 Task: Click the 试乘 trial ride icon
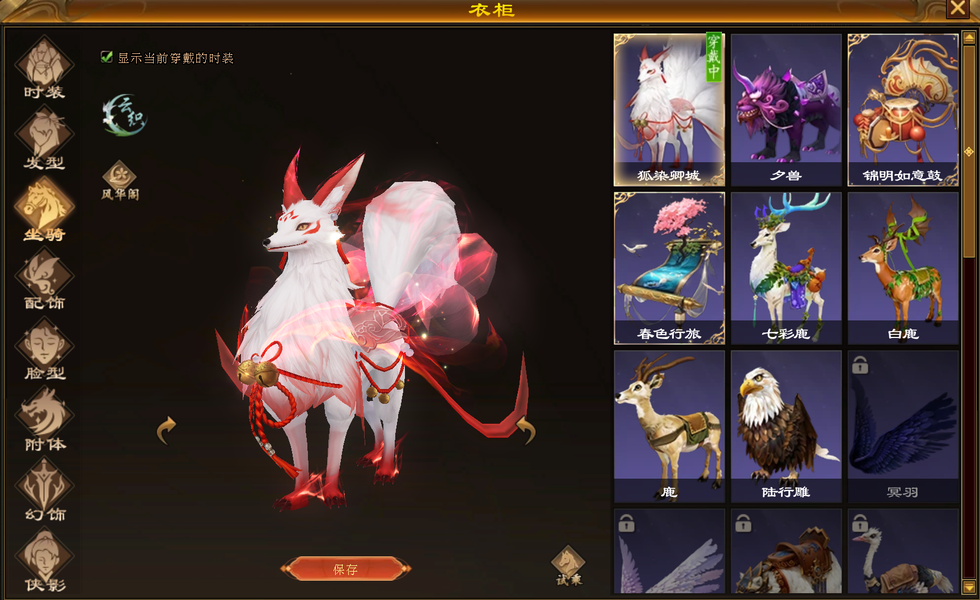tap(568, 565)
